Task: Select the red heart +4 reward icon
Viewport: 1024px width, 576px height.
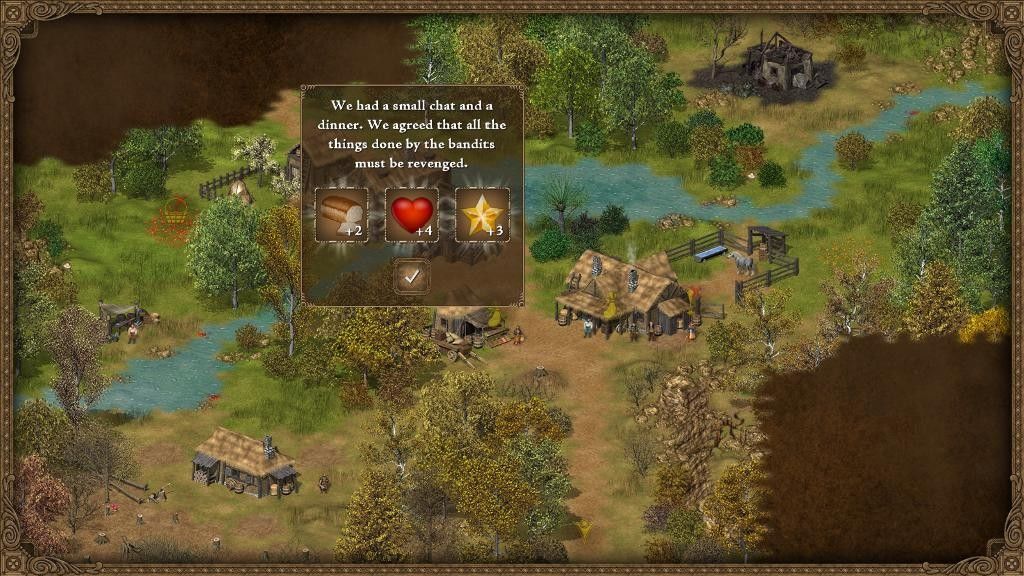Action: [x=411, y=214]
